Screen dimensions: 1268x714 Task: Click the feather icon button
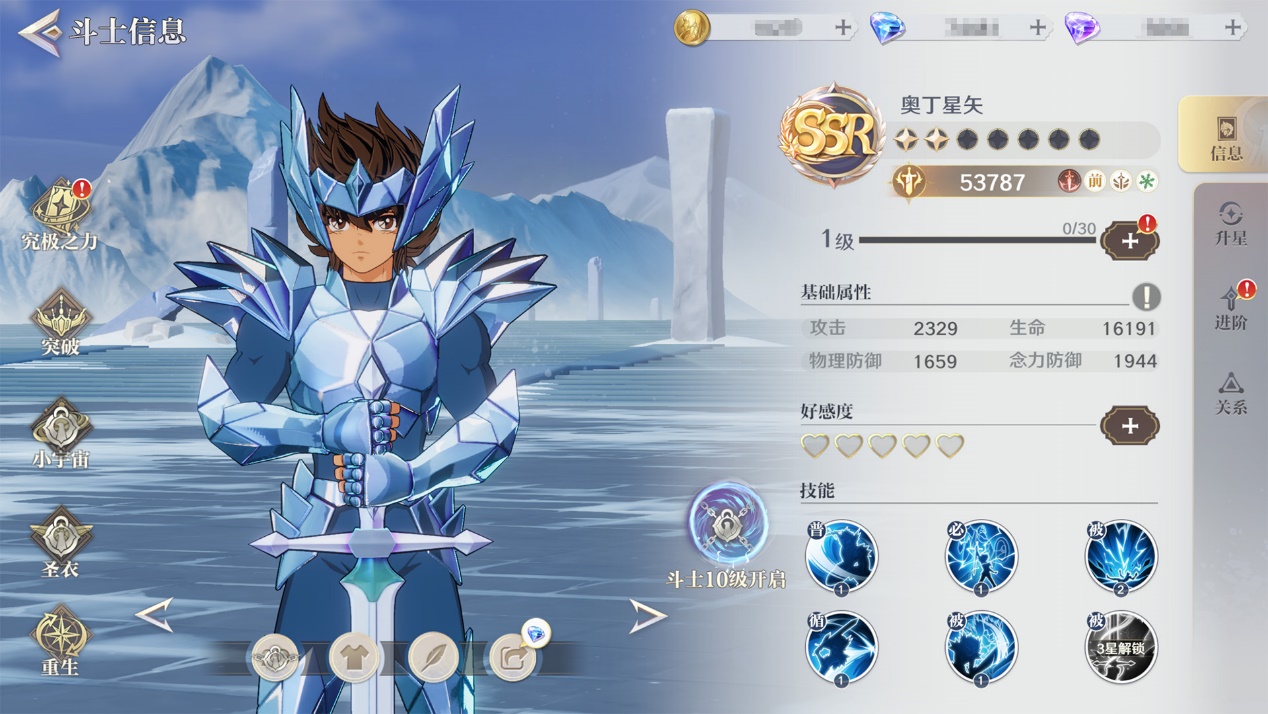coord(433,658)
